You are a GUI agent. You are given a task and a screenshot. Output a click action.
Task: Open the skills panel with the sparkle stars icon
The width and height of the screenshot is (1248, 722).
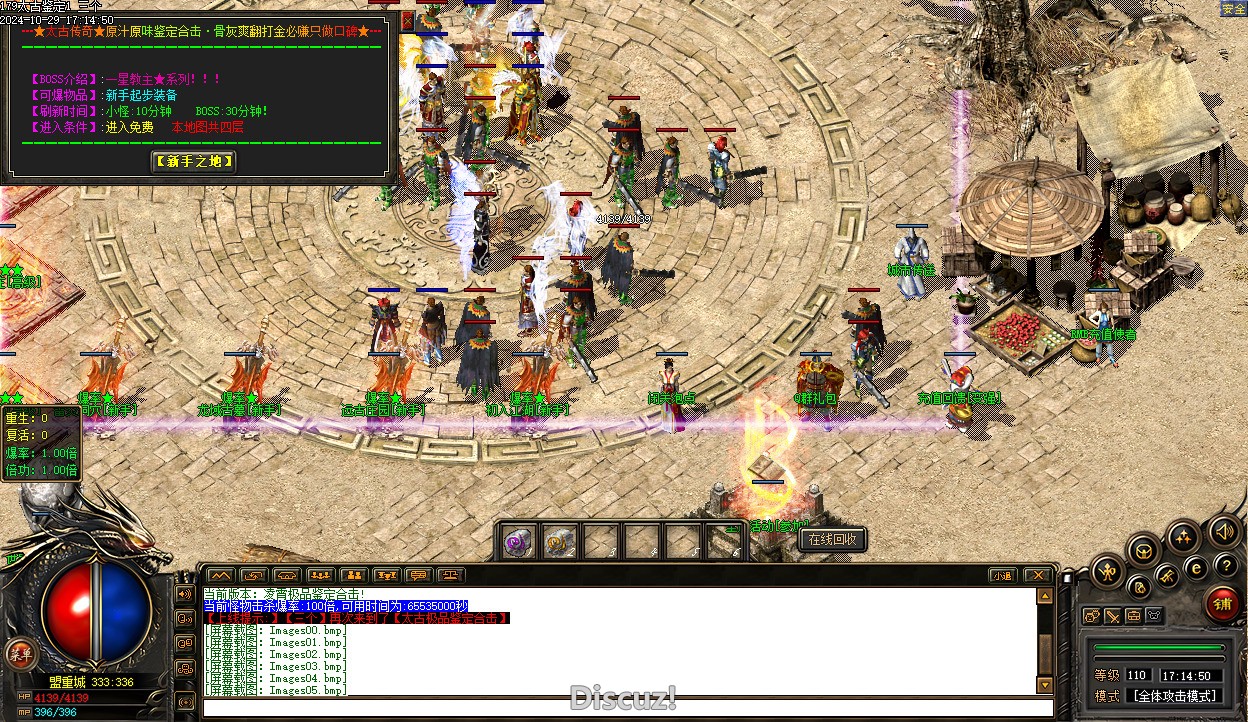[x=1183, y=538]
